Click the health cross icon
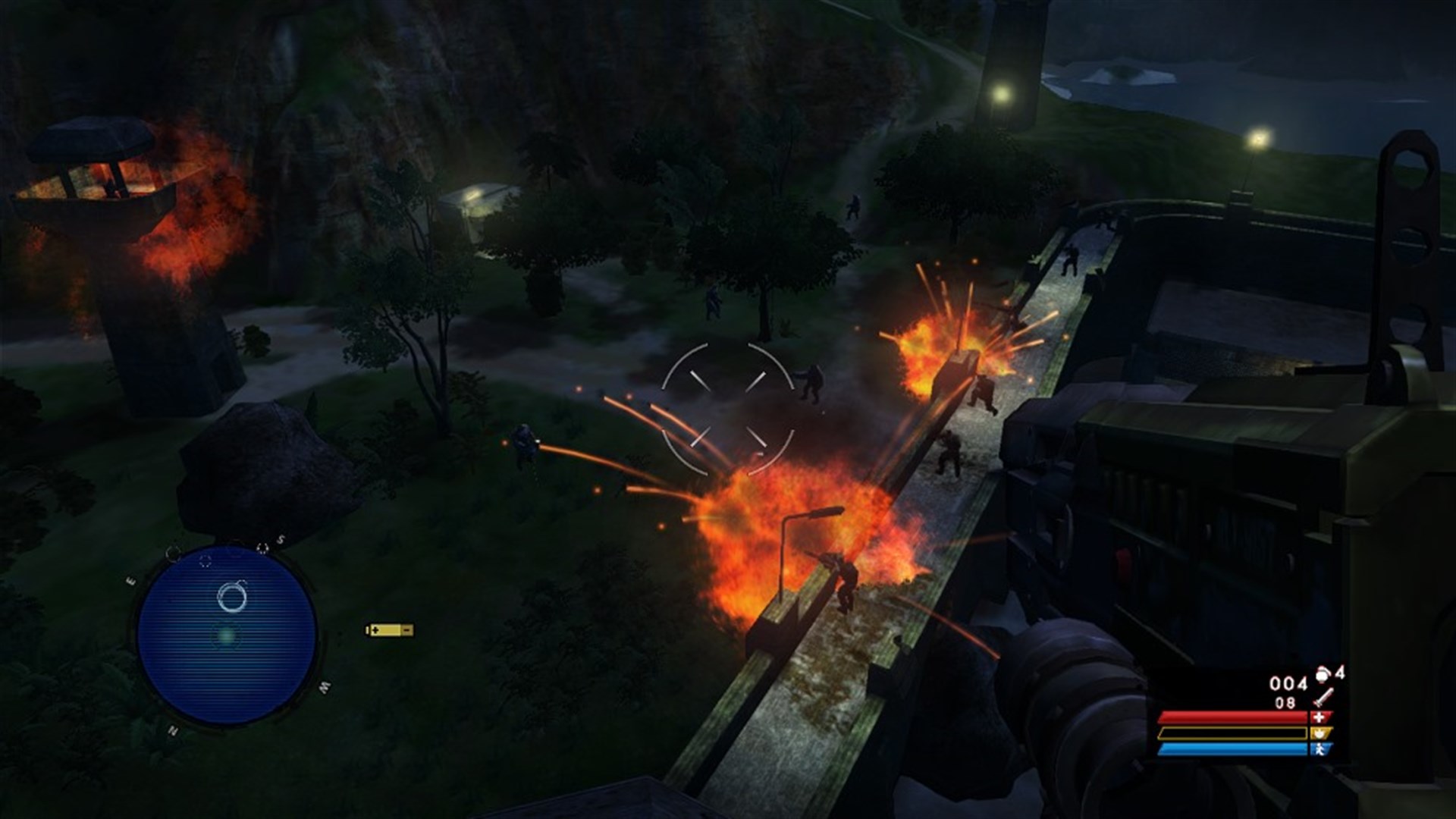 [x=1319, y=717]
